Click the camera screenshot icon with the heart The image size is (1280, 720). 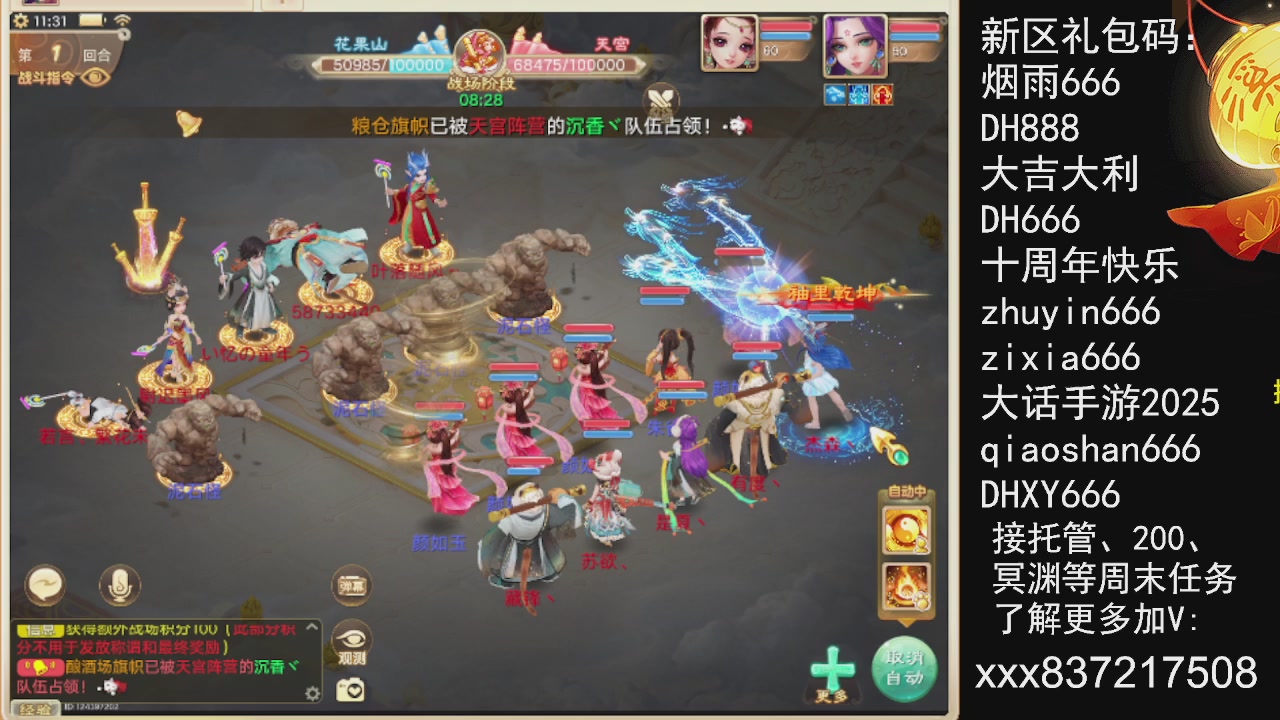pyautogui.click(x=350, y=690)
